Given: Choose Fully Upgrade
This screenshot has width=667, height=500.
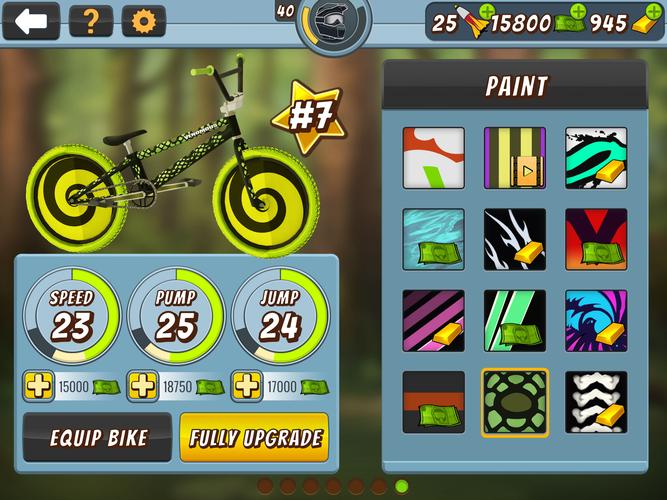Looking at the screenshot, I should coord(253,438).
